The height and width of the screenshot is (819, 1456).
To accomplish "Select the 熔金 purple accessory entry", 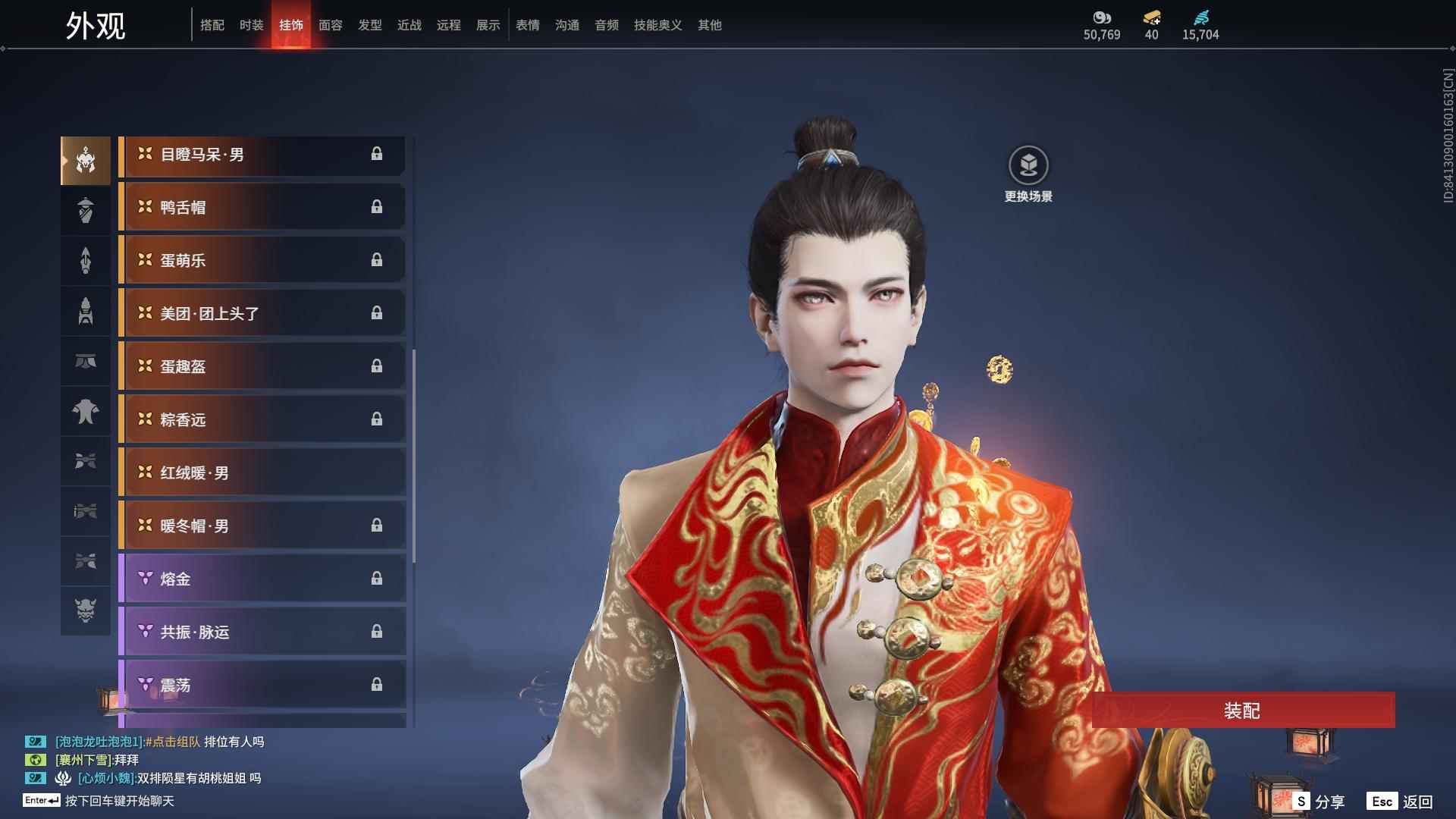I will pyautogui.click(x=262, y=579).
